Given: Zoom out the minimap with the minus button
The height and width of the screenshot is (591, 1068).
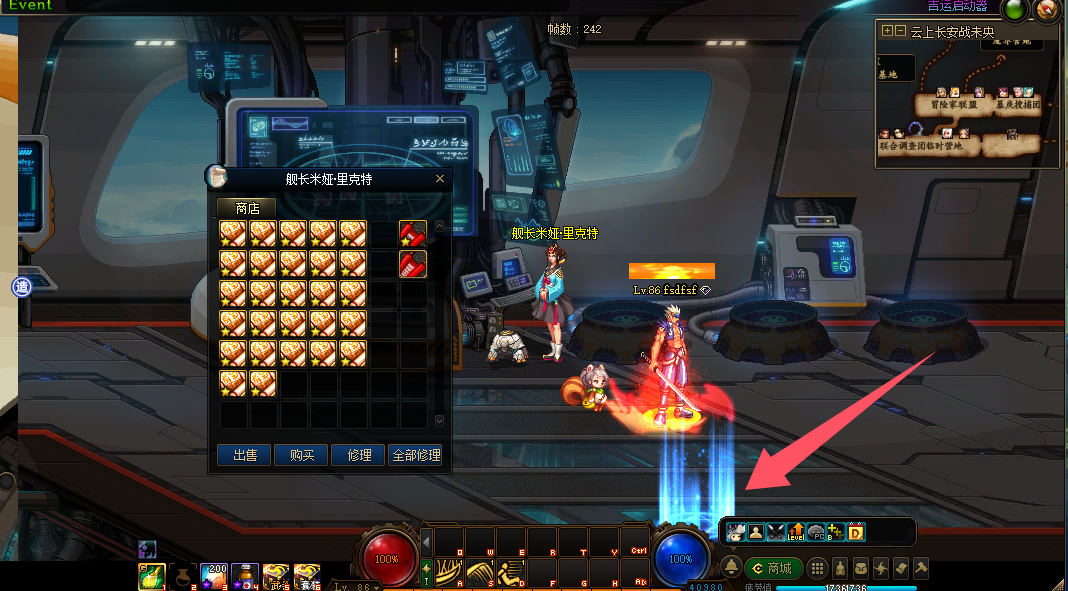Looking at the screenshot, I should pyautogui.click(x=900, y=31).
